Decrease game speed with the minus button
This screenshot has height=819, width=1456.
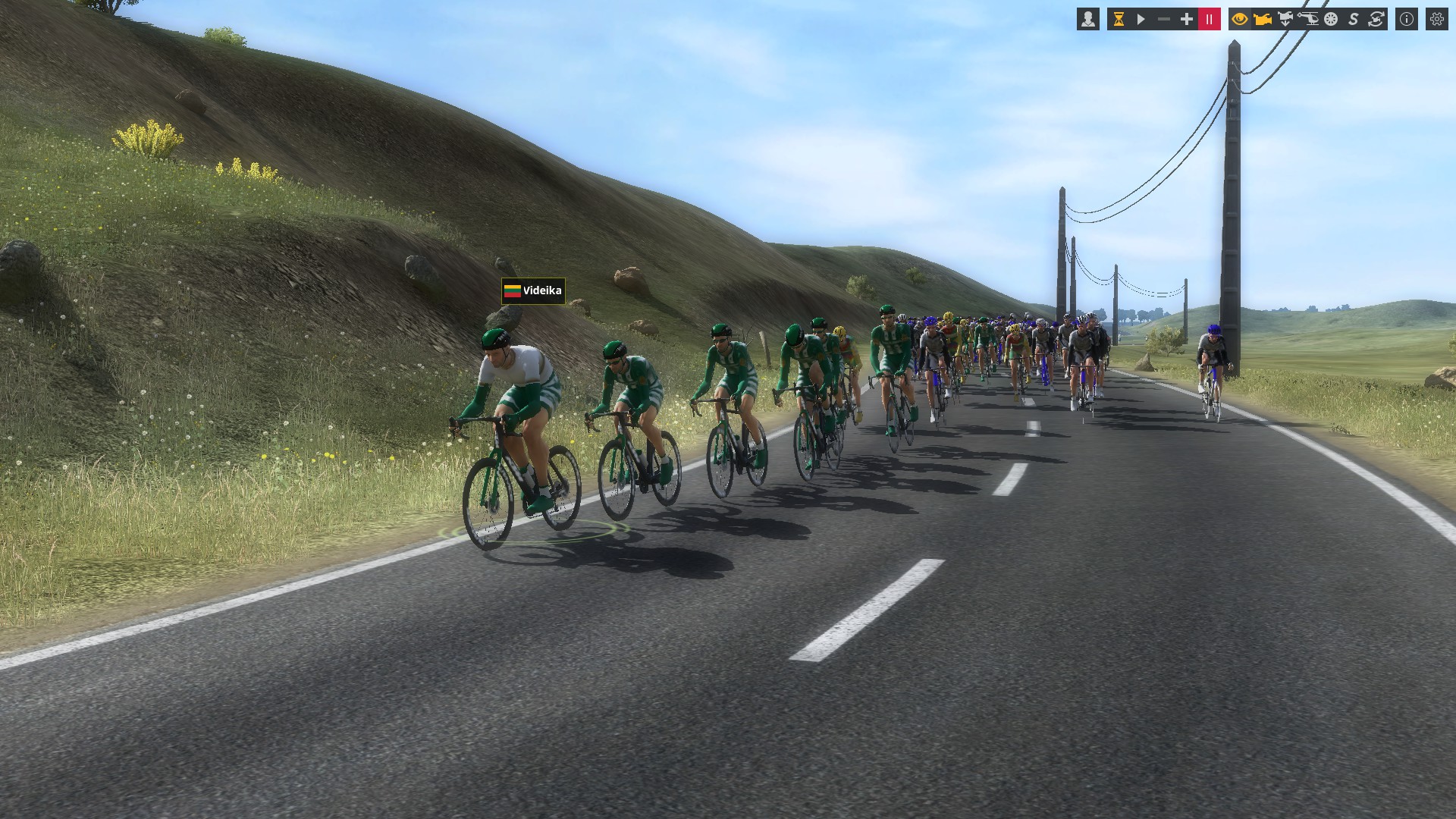[x=1164, y=20]
